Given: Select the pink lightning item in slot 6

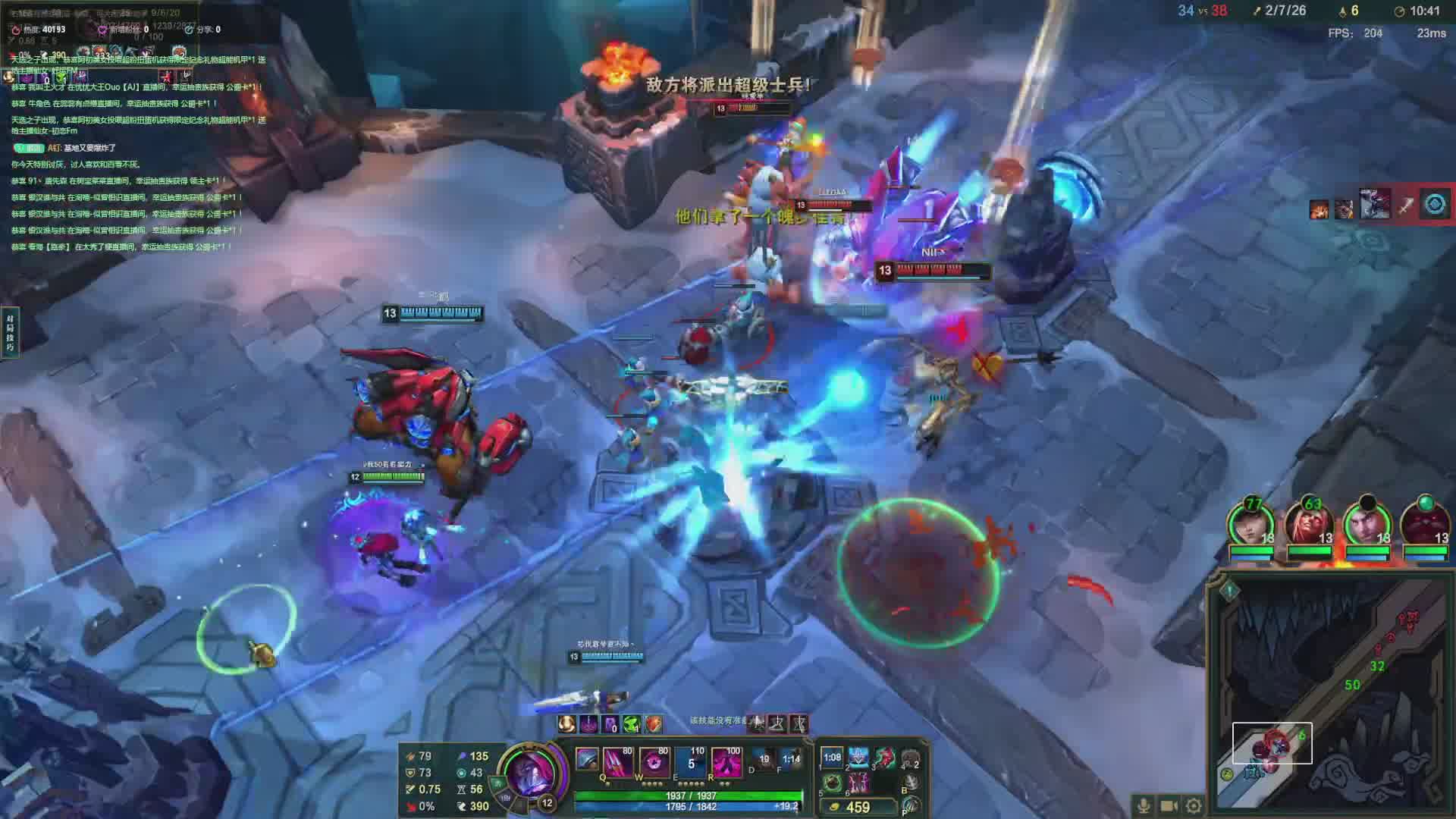Looking at the screenshot, I should pyautogui.click(x=858, y=783).
